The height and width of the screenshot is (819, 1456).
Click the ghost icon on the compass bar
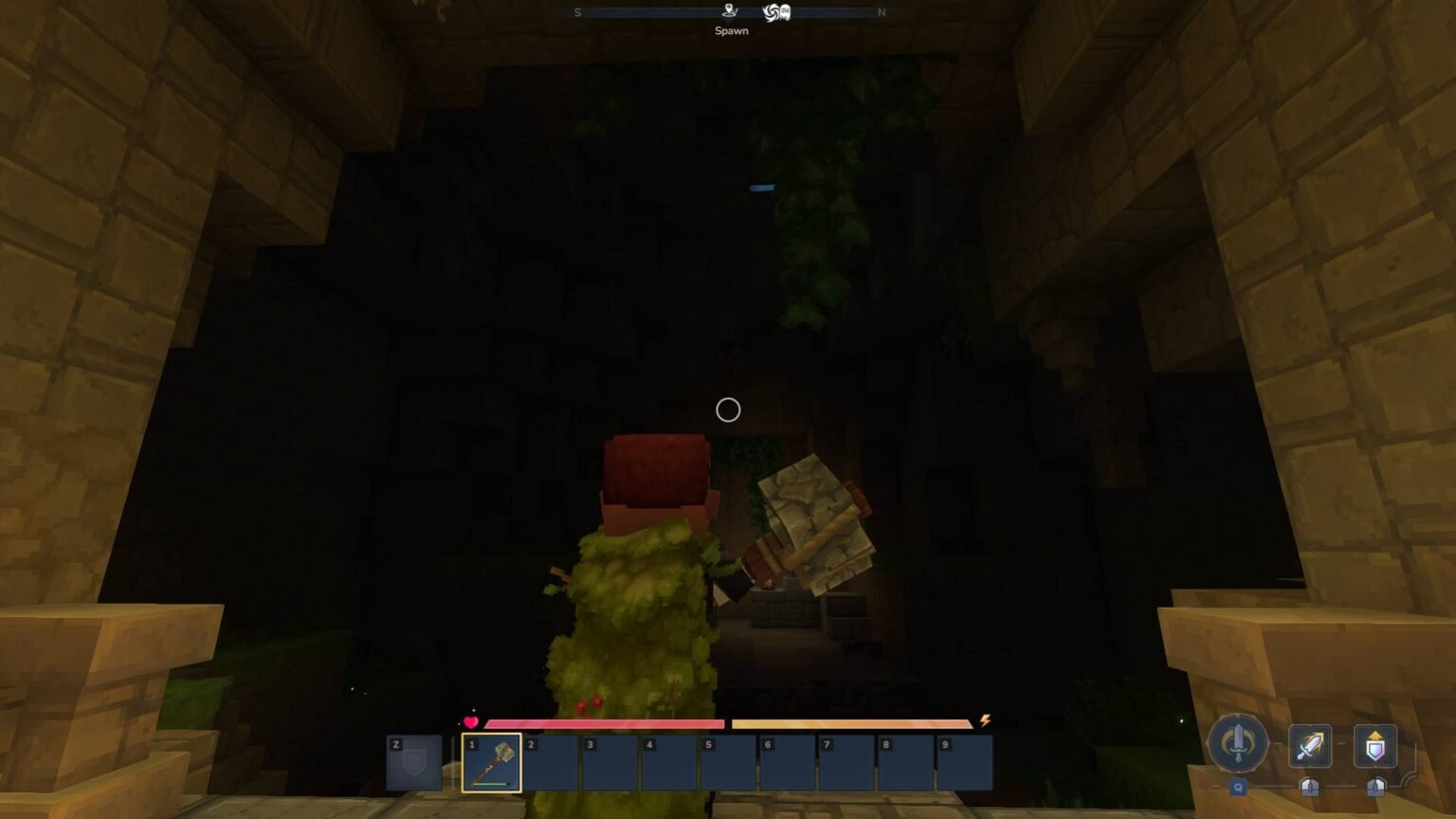pos(785,13)
